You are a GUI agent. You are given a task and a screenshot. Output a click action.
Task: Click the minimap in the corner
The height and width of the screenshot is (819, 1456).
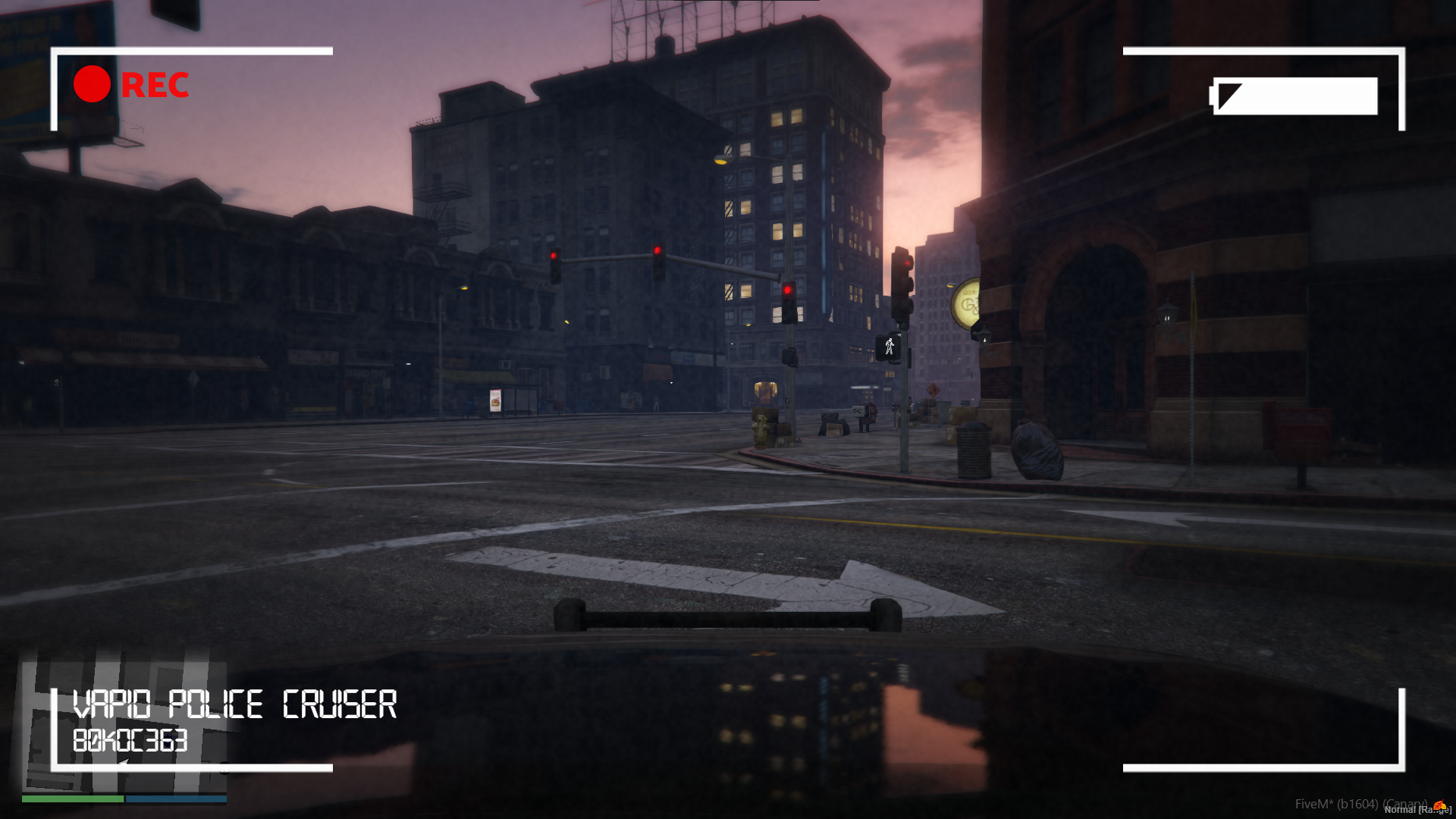click(x=125, y=726)
